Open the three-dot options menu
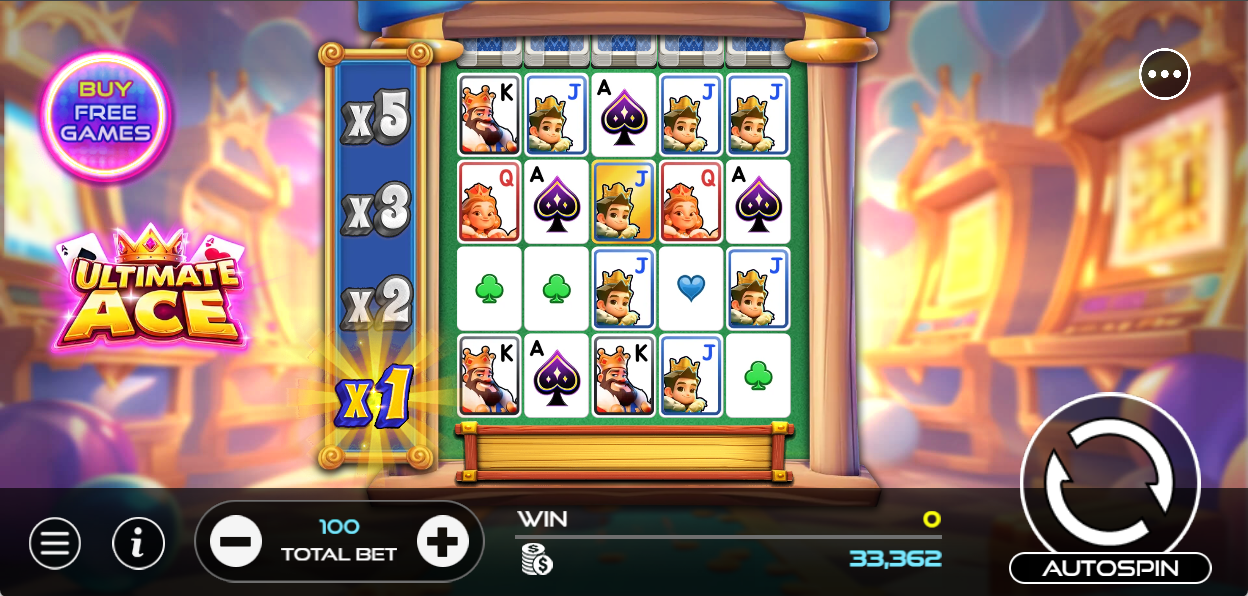1248x596 pixels. click(1164, 74)
